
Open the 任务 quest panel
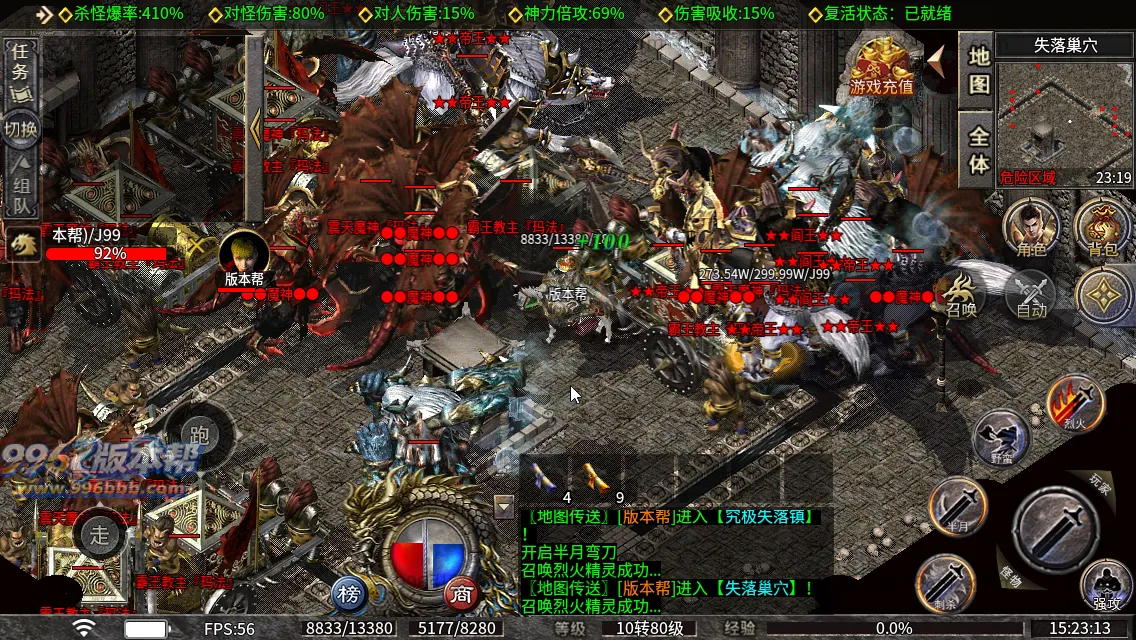[20, 70]
